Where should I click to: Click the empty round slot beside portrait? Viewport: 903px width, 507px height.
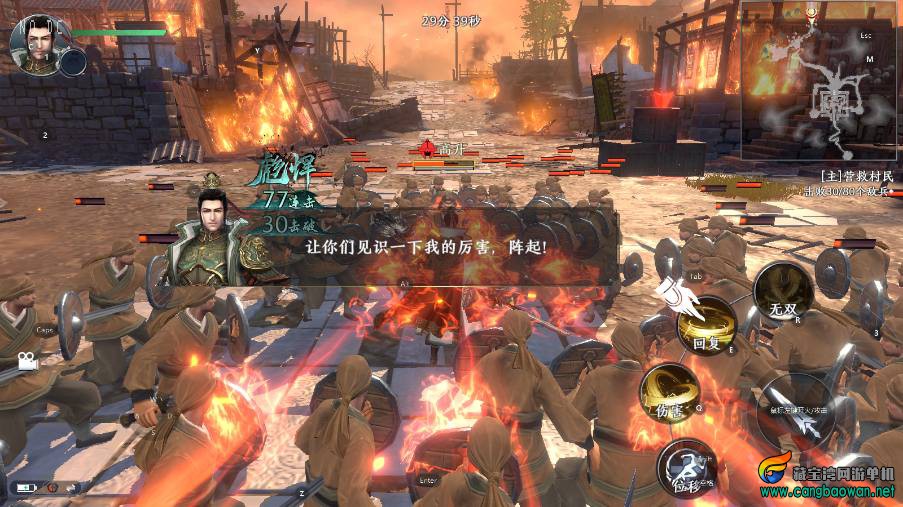pos(73,63)
